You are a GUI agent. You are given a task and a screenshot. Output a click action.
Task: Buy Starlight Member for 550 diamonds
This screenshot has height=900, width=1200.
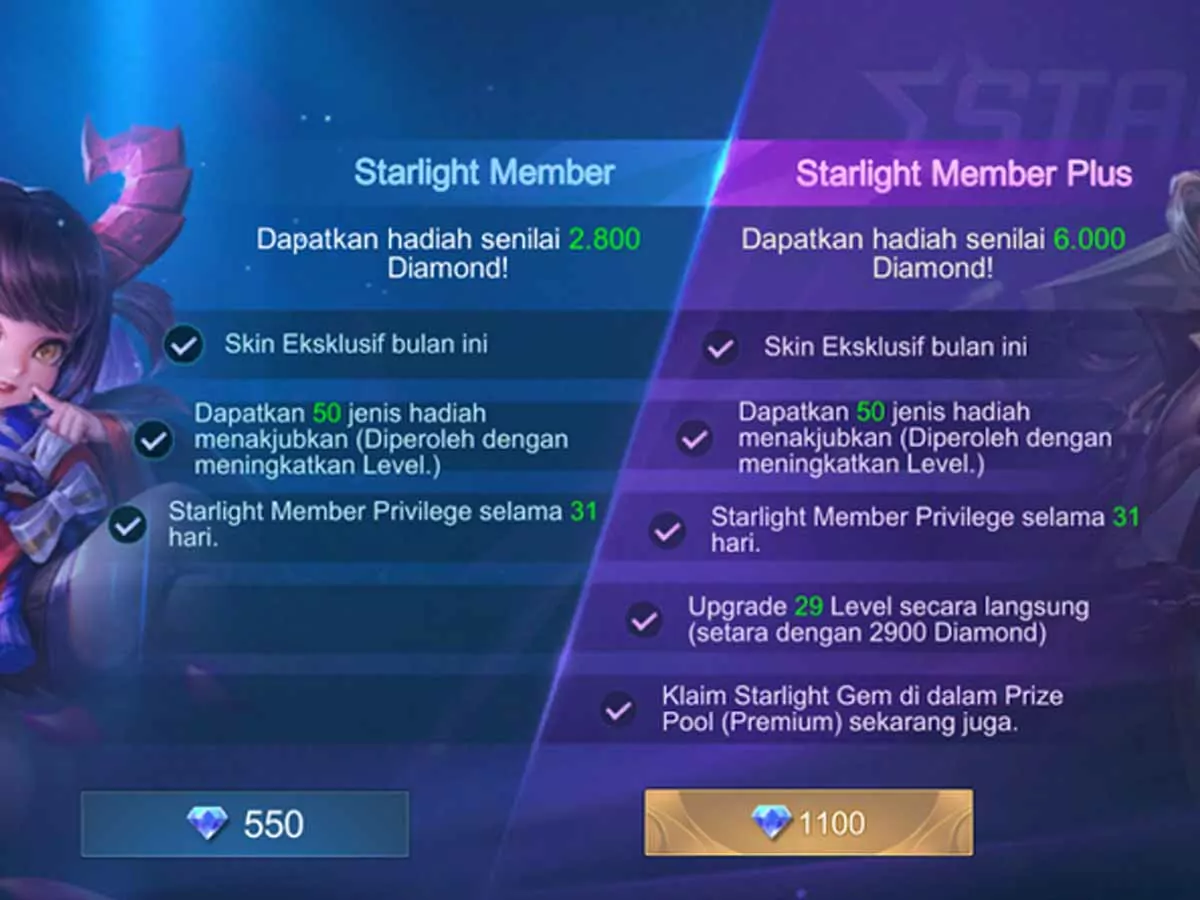245,823
